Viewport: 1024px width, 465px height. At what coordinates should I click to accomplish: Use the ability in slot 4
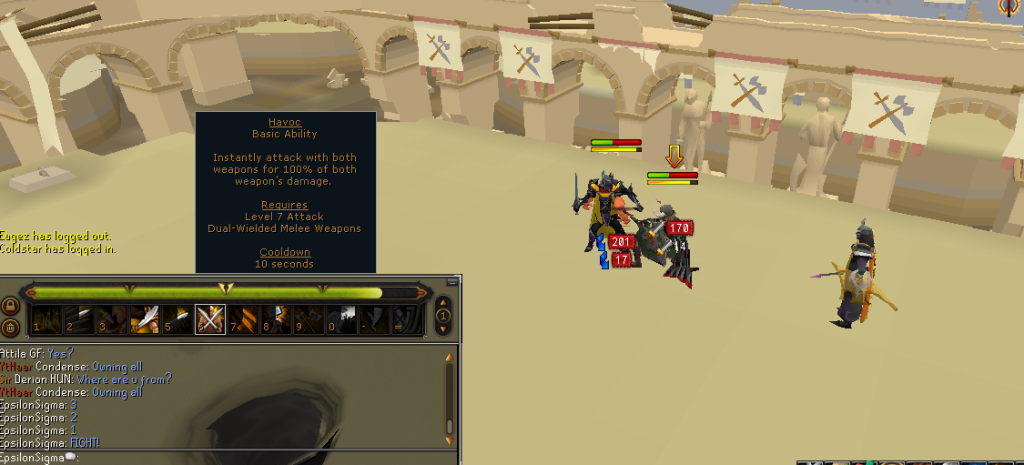145,319
